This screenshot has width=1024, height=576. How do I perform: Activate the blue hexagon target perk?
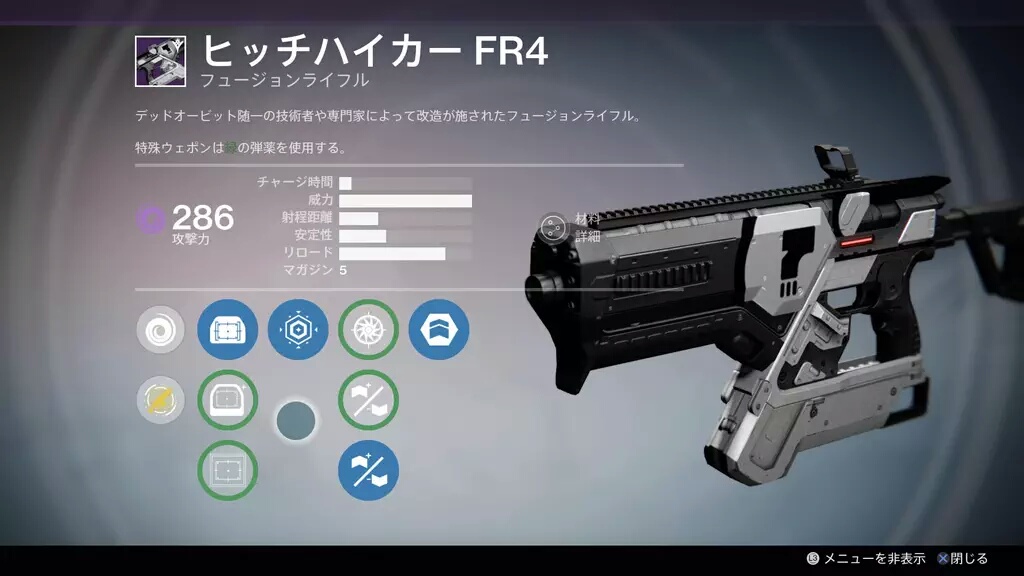coord(298,330)
